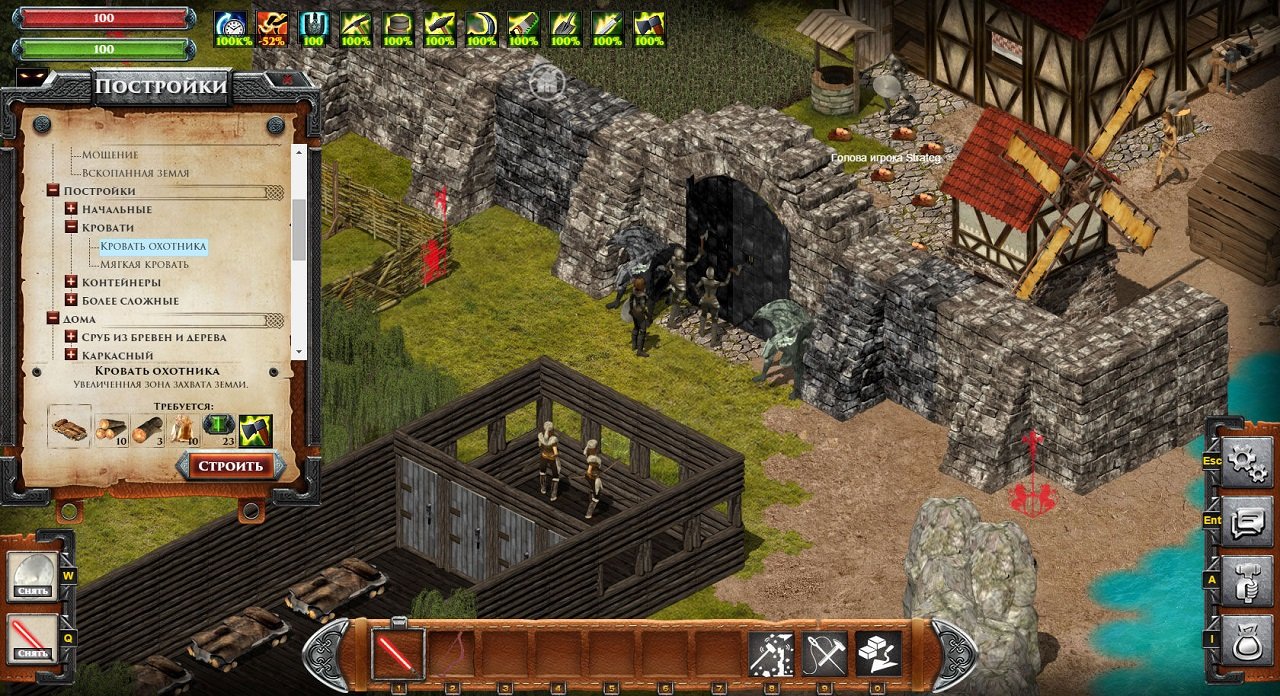Expand the Начальные category

click(72, 209)
